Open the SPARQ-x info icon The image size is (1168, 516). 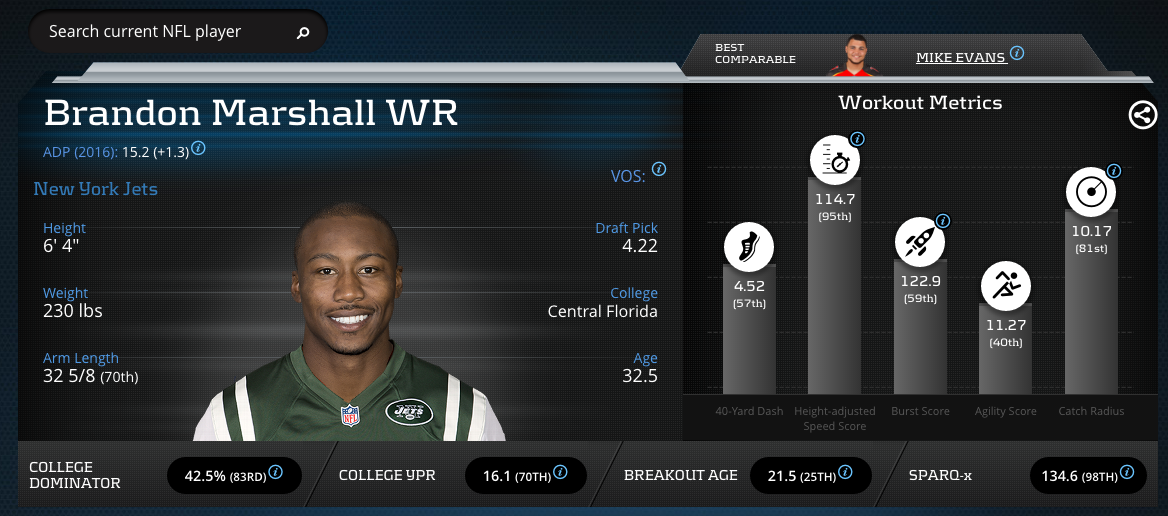tap(1128, 472)
